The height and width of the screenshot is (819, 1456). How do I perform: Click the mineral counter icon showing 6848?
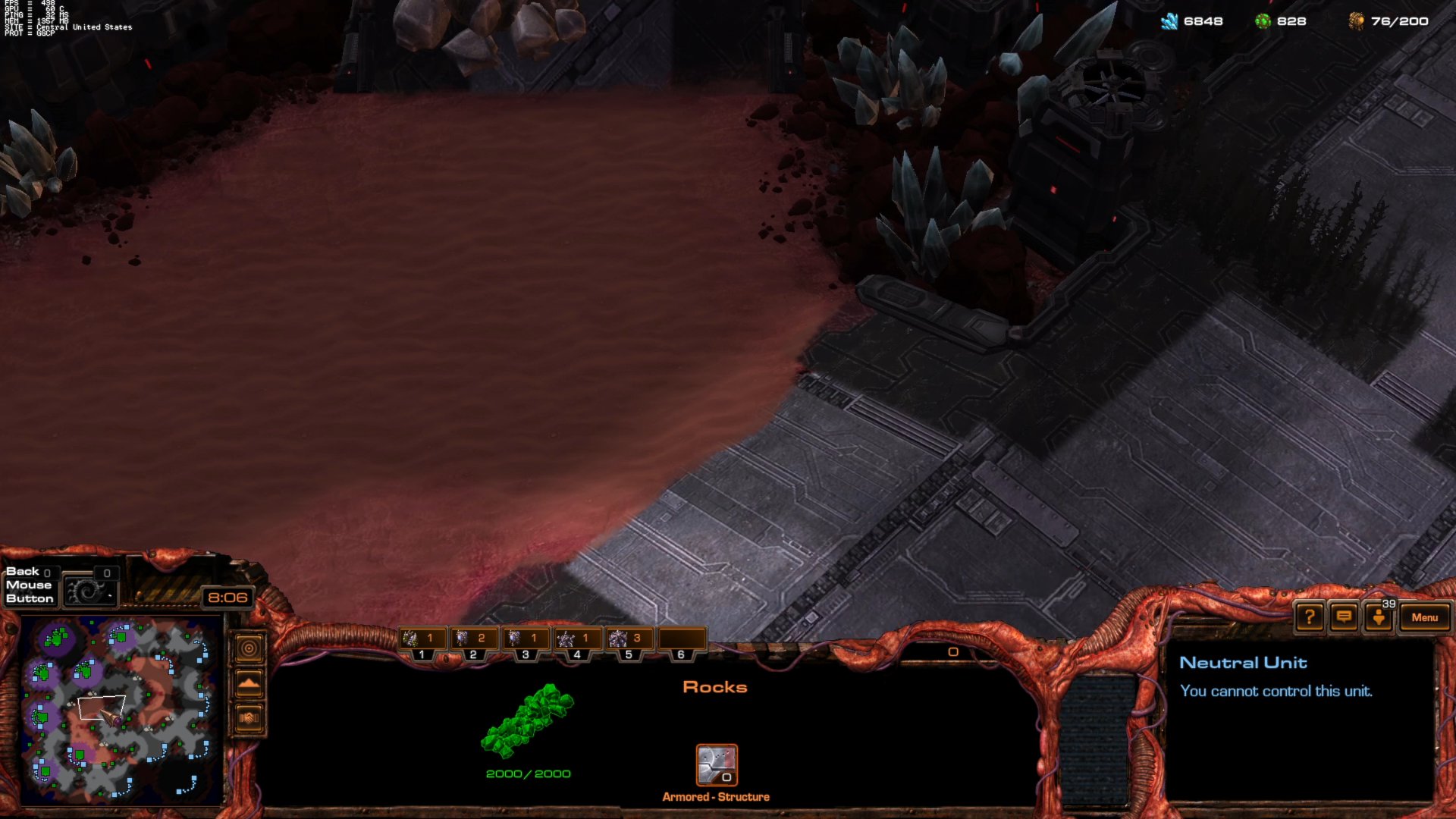coord(1172,21)
